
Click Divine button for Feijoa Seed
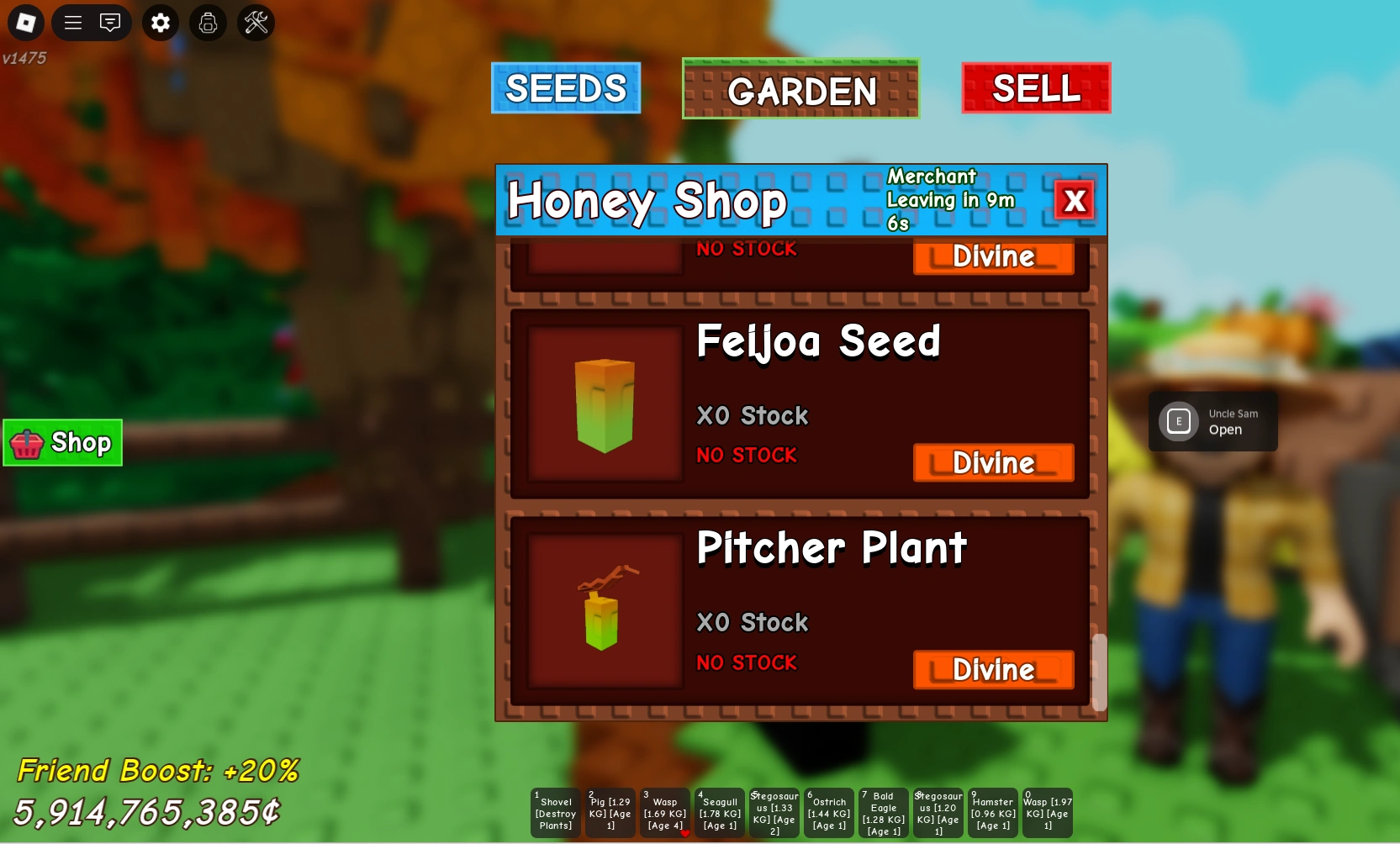coord(993,463)
